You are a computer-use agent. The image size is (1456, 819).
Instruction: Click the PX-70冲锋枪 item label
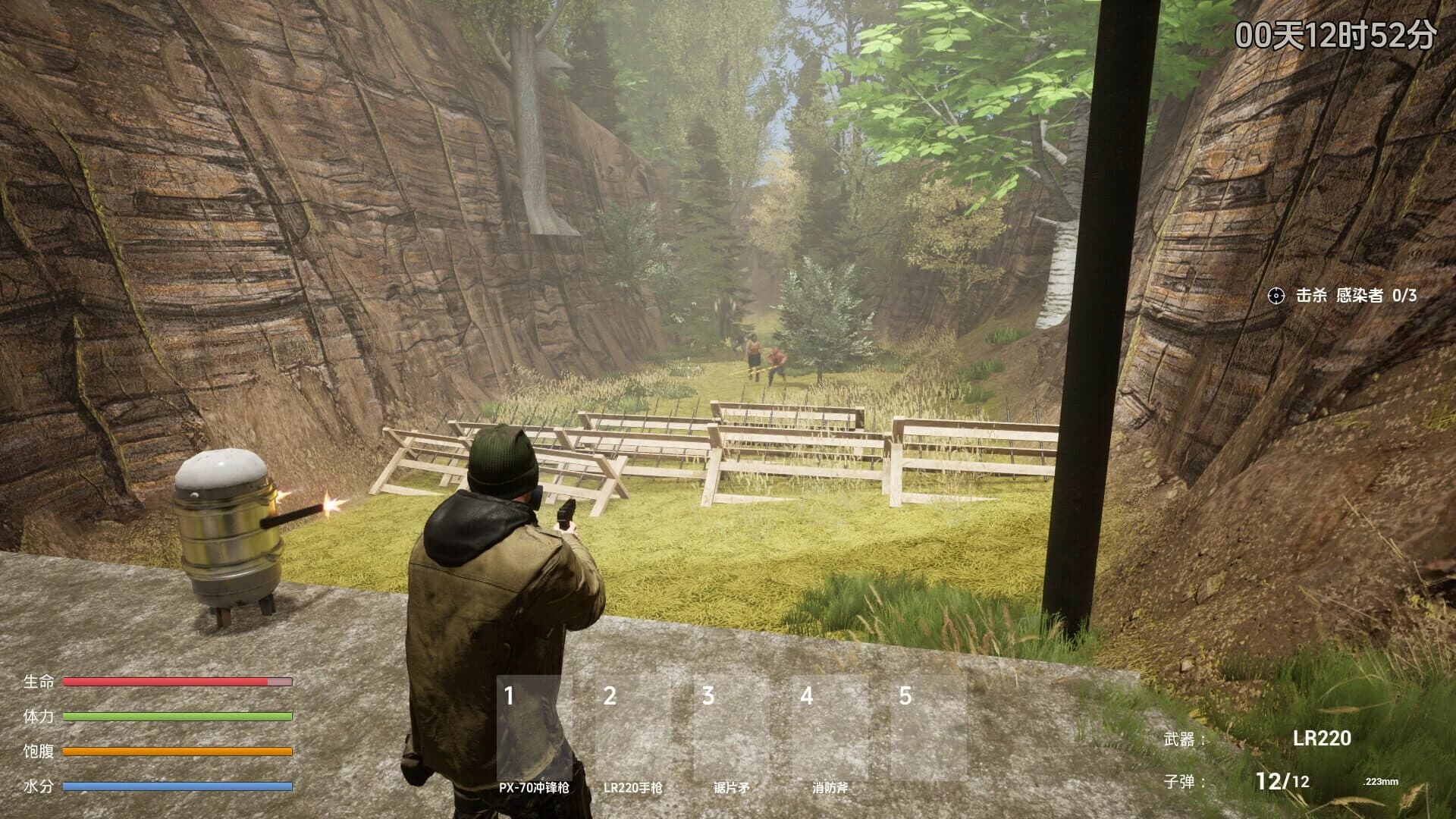(537, 787)
